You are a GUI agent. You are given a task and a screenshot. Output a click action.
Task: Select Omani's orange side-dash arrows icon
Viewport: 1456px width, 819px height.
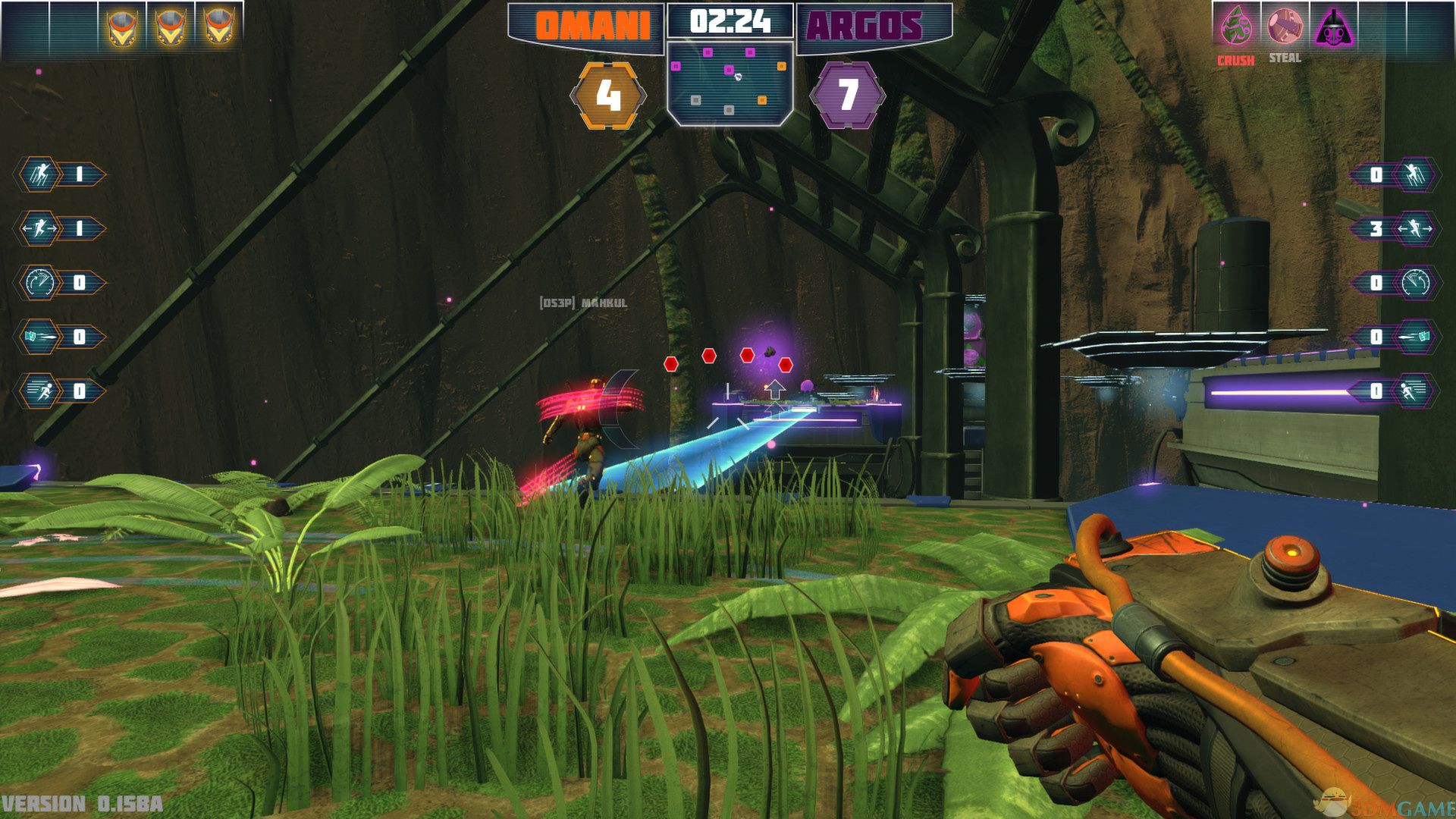39,228
